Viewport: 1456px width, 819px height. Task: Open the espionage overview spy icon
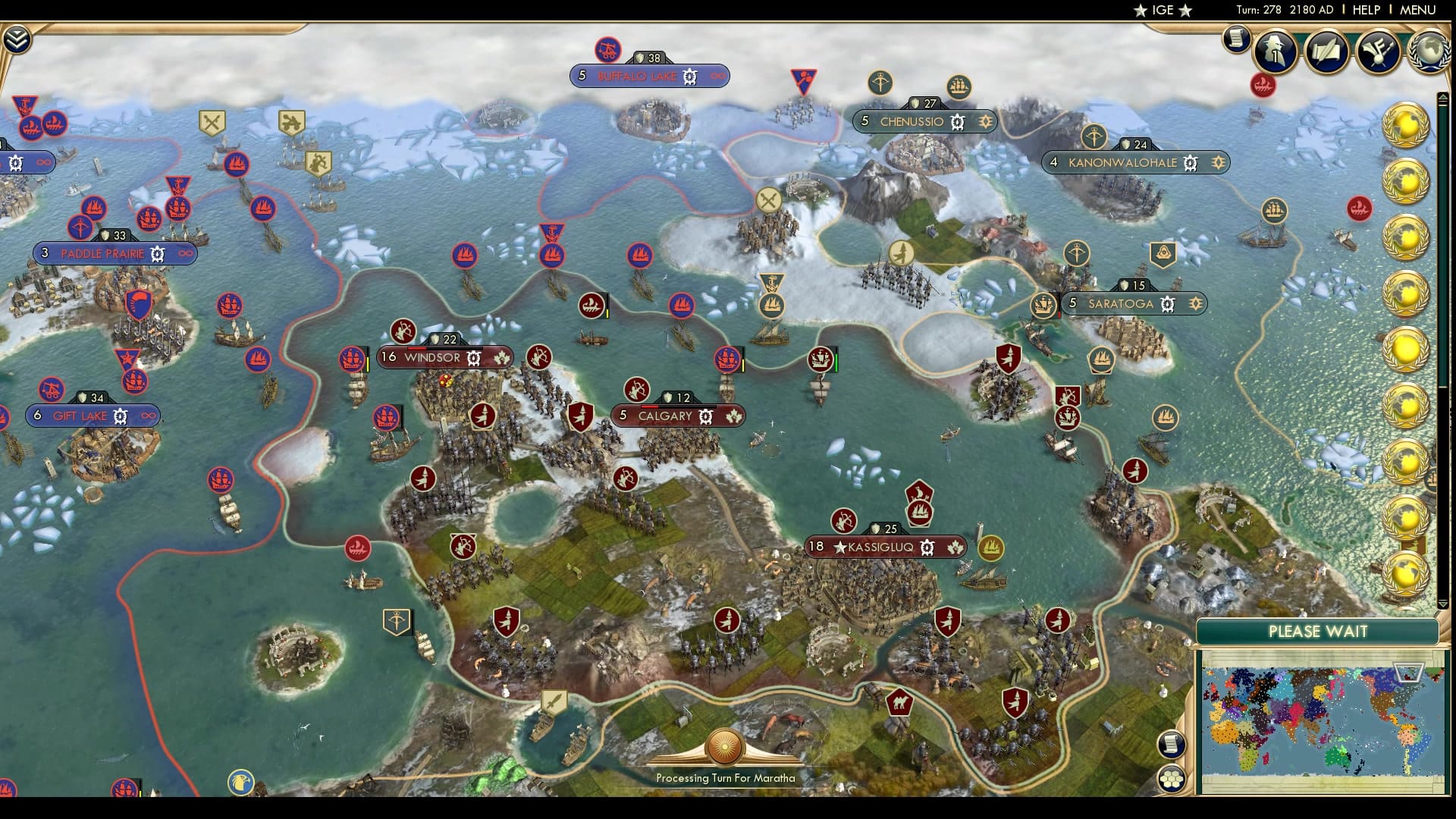[1276, 52]
